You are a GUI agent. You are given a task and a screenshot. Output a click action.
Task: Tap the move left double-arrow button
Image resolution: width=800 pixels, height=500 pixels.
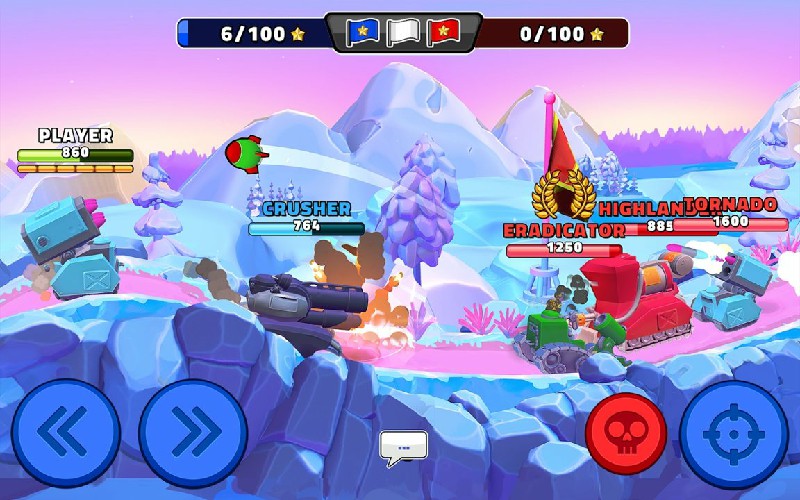[66, 433]
